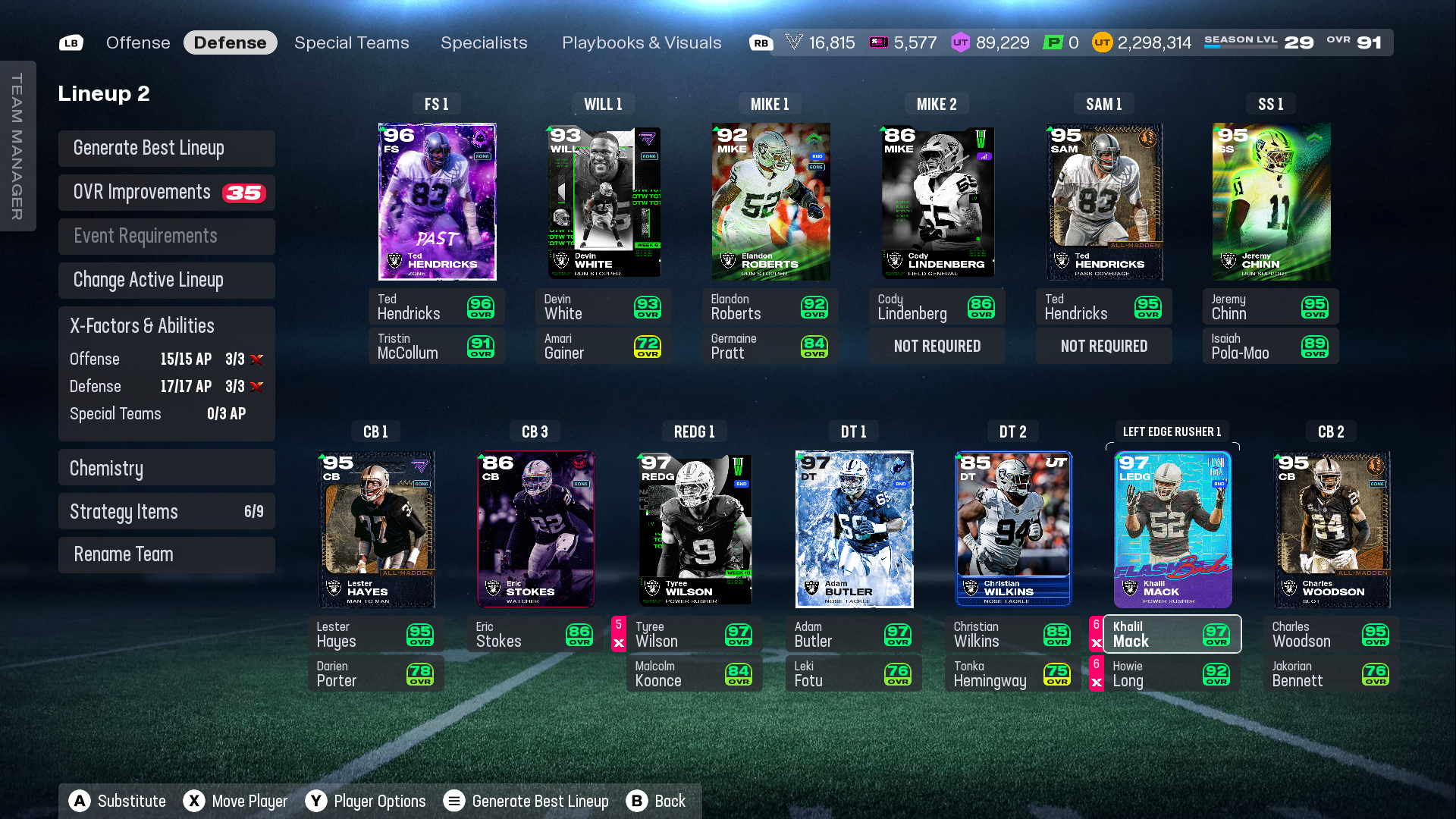Open Strategy Items entry
This screenshot has width=1456, height=819.
[167, 512]
